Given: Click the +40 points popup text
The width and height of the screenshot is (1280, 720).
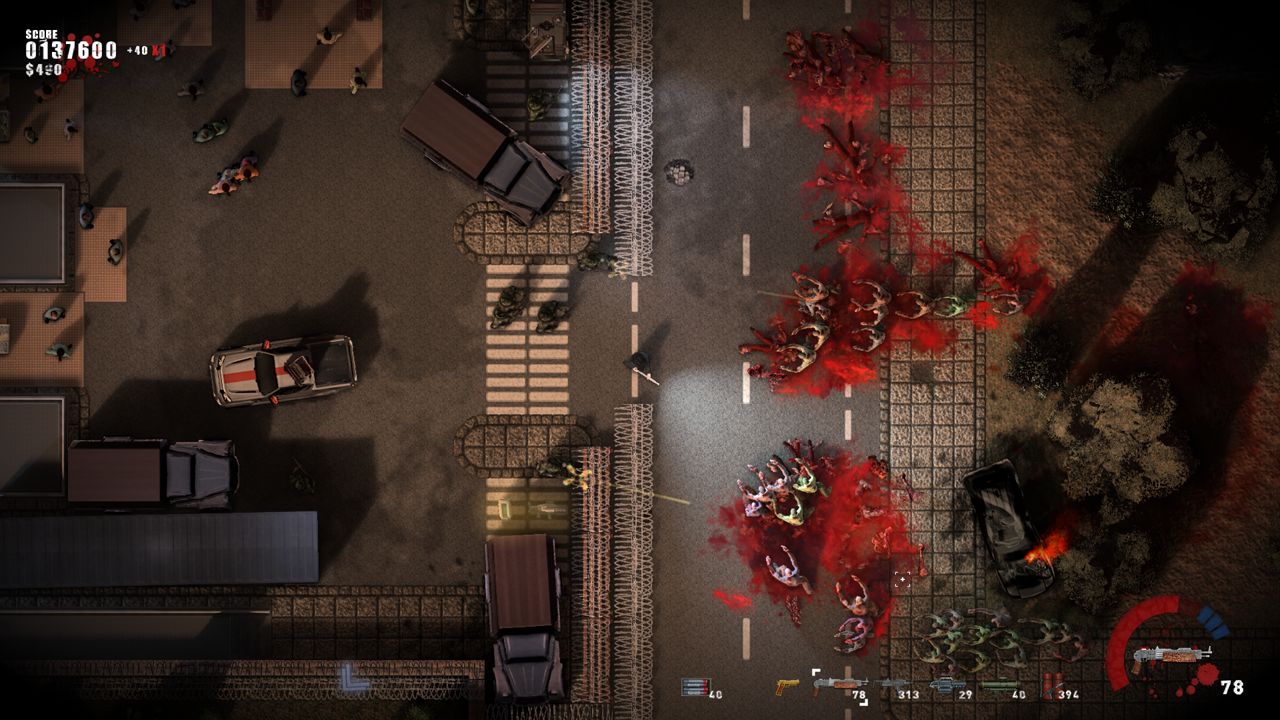Looking at the screenshot, I should point(136,49).
